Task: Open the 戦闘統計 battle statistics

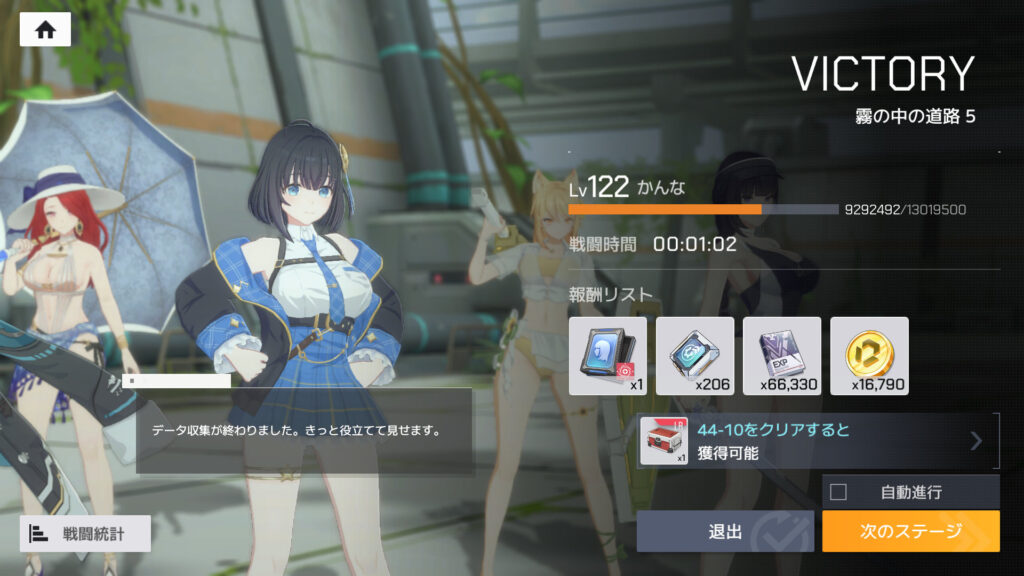Action: 85,534
